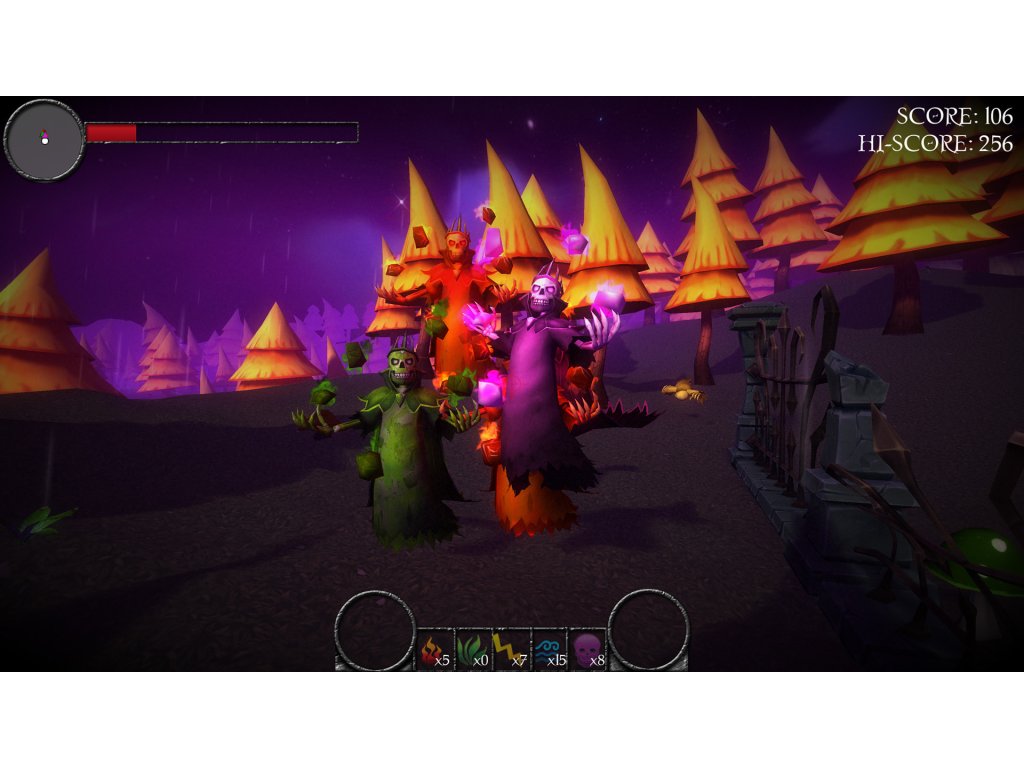Activate the yellow lightning bolt element

511,650
